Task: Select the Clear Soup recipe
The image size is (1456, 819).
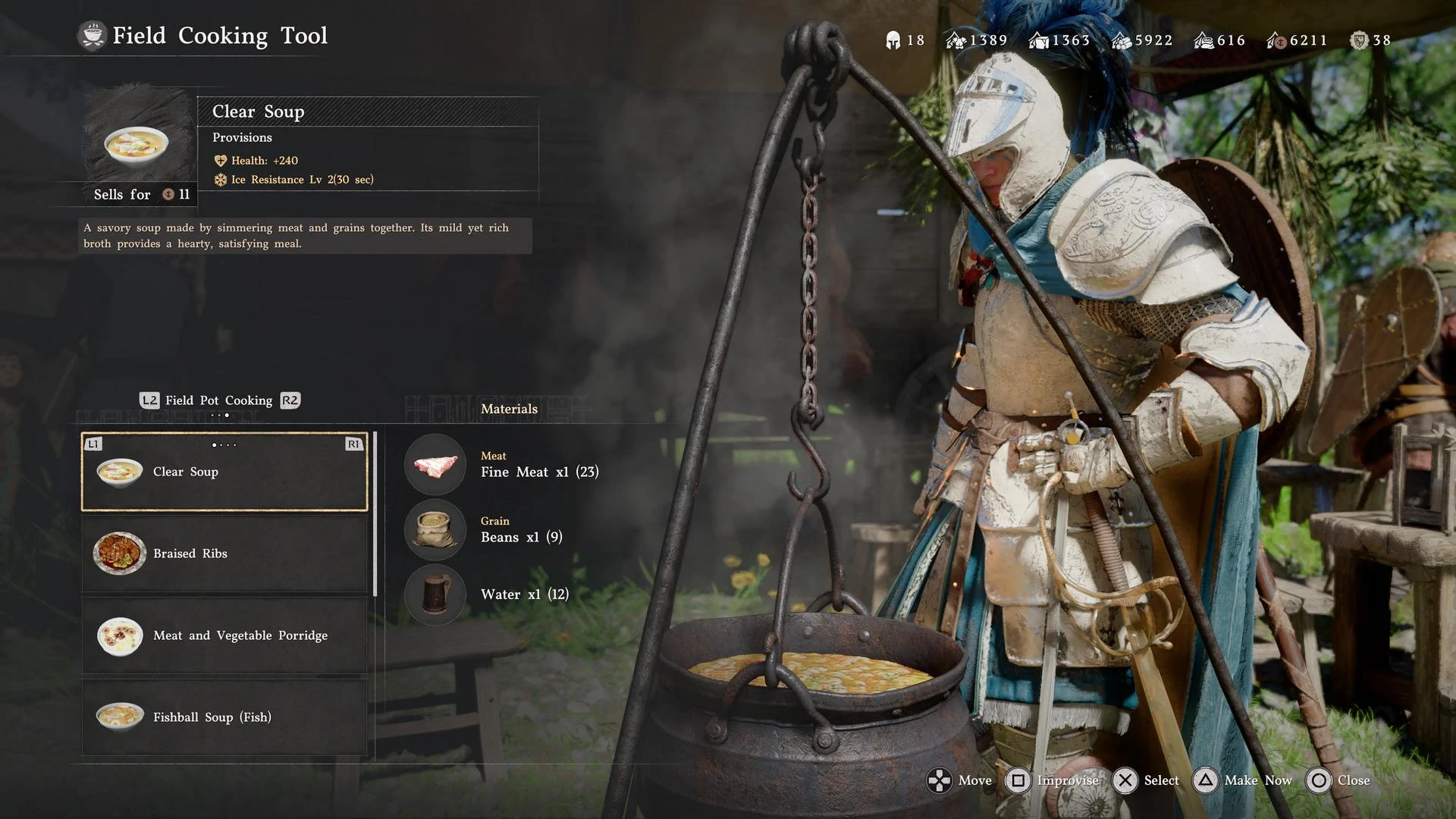Action: point(224,472)
